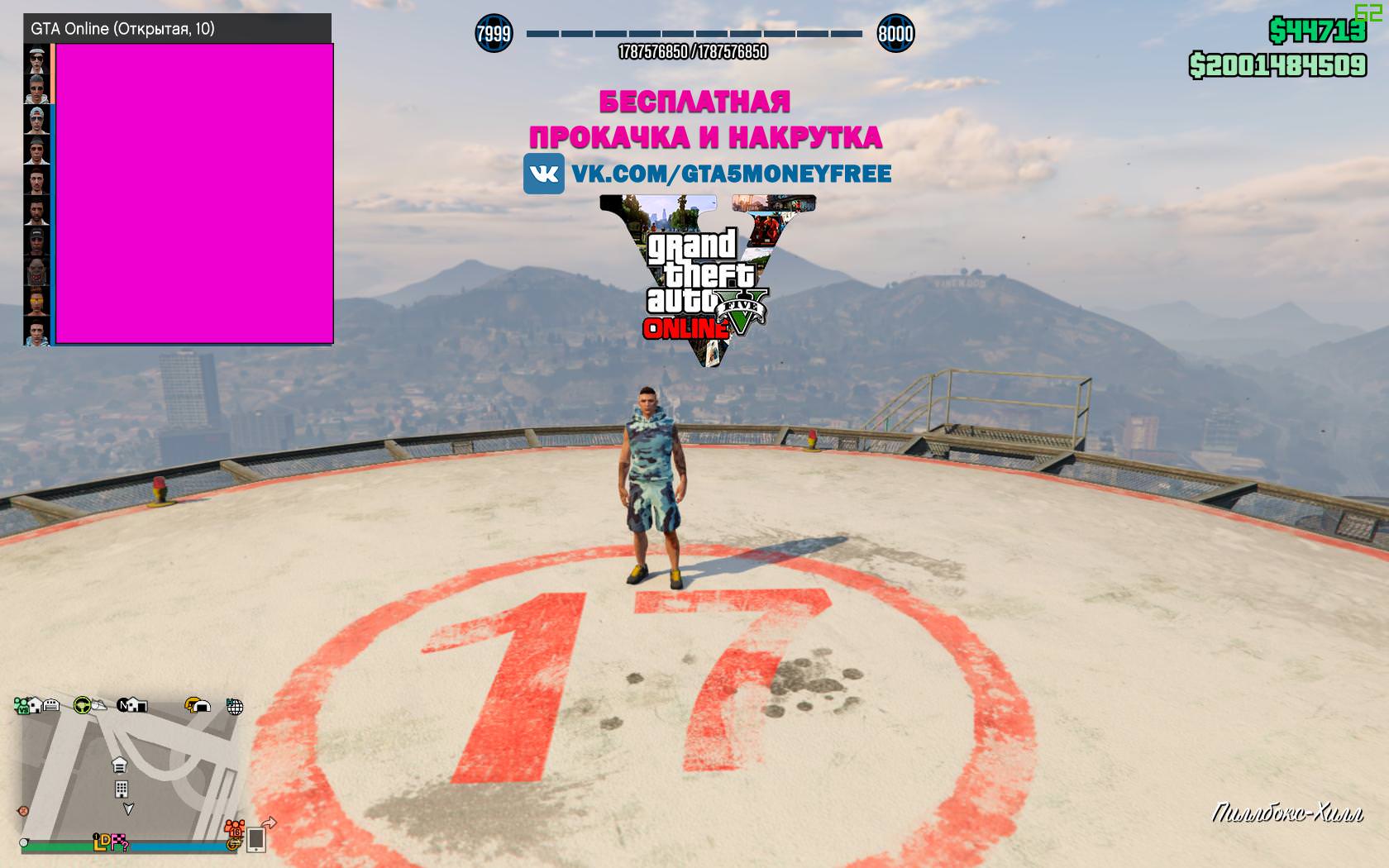Select the green steering wheel map blip
1389x868 pixels.
coord(82,705)
